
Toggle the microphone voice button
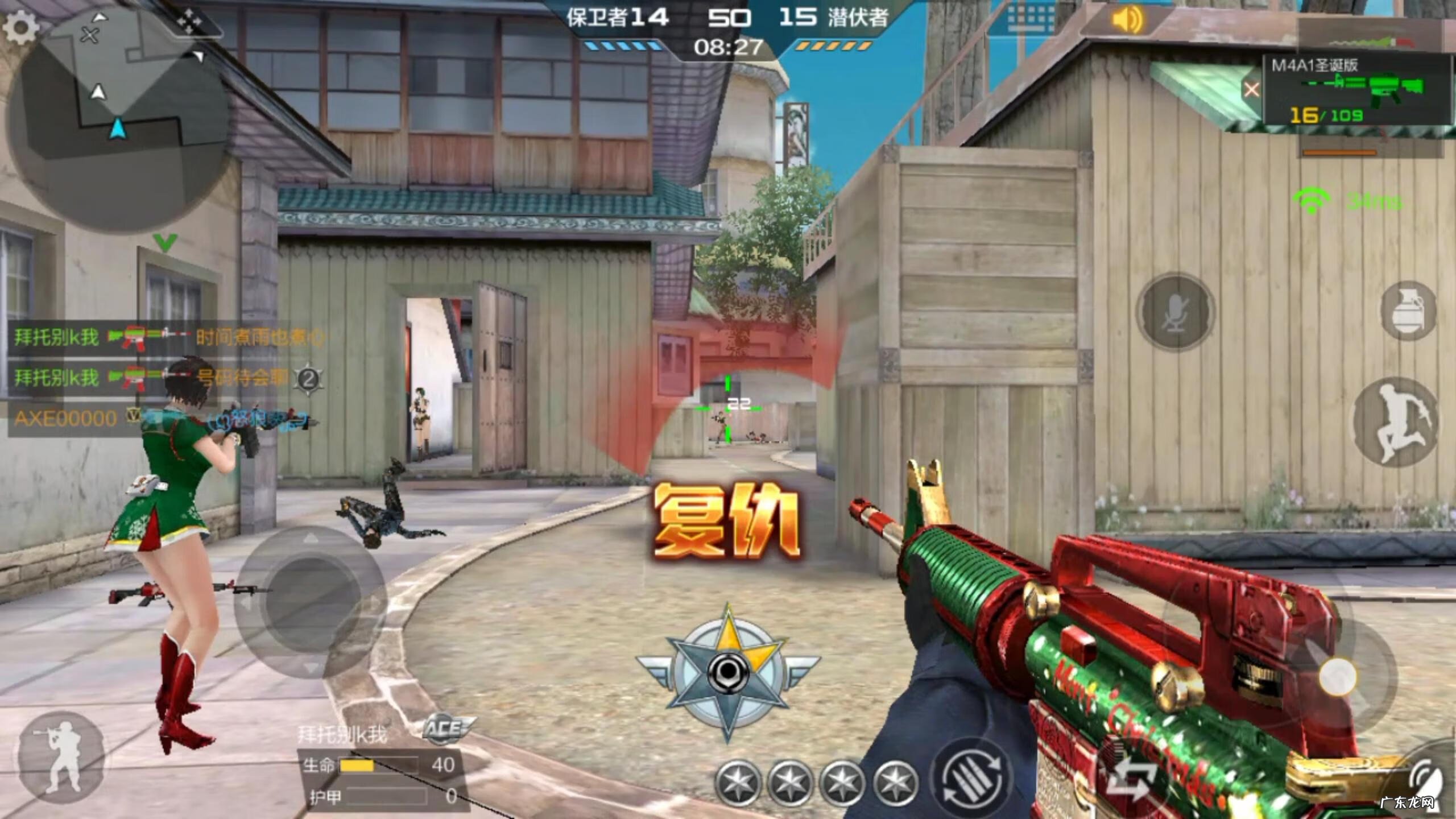pos(1175,312)
